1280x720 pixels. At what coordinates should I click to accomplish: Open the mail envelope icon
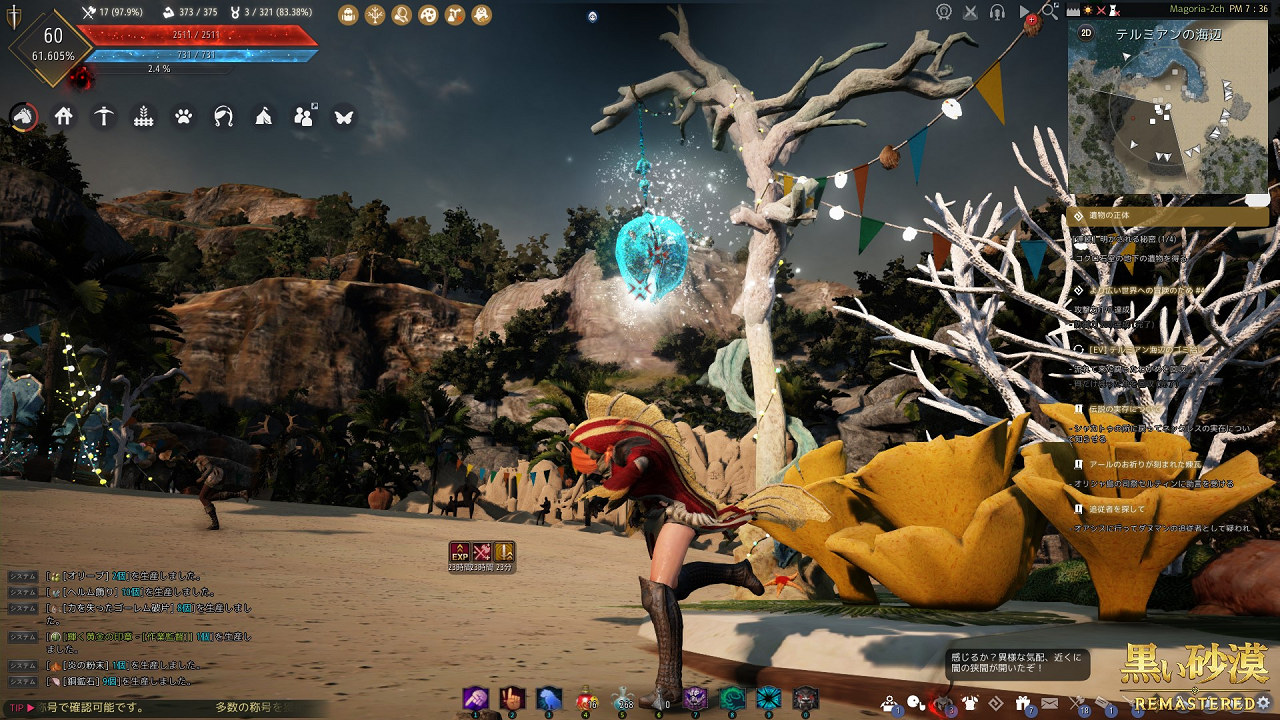click(x=1049, y=703)
